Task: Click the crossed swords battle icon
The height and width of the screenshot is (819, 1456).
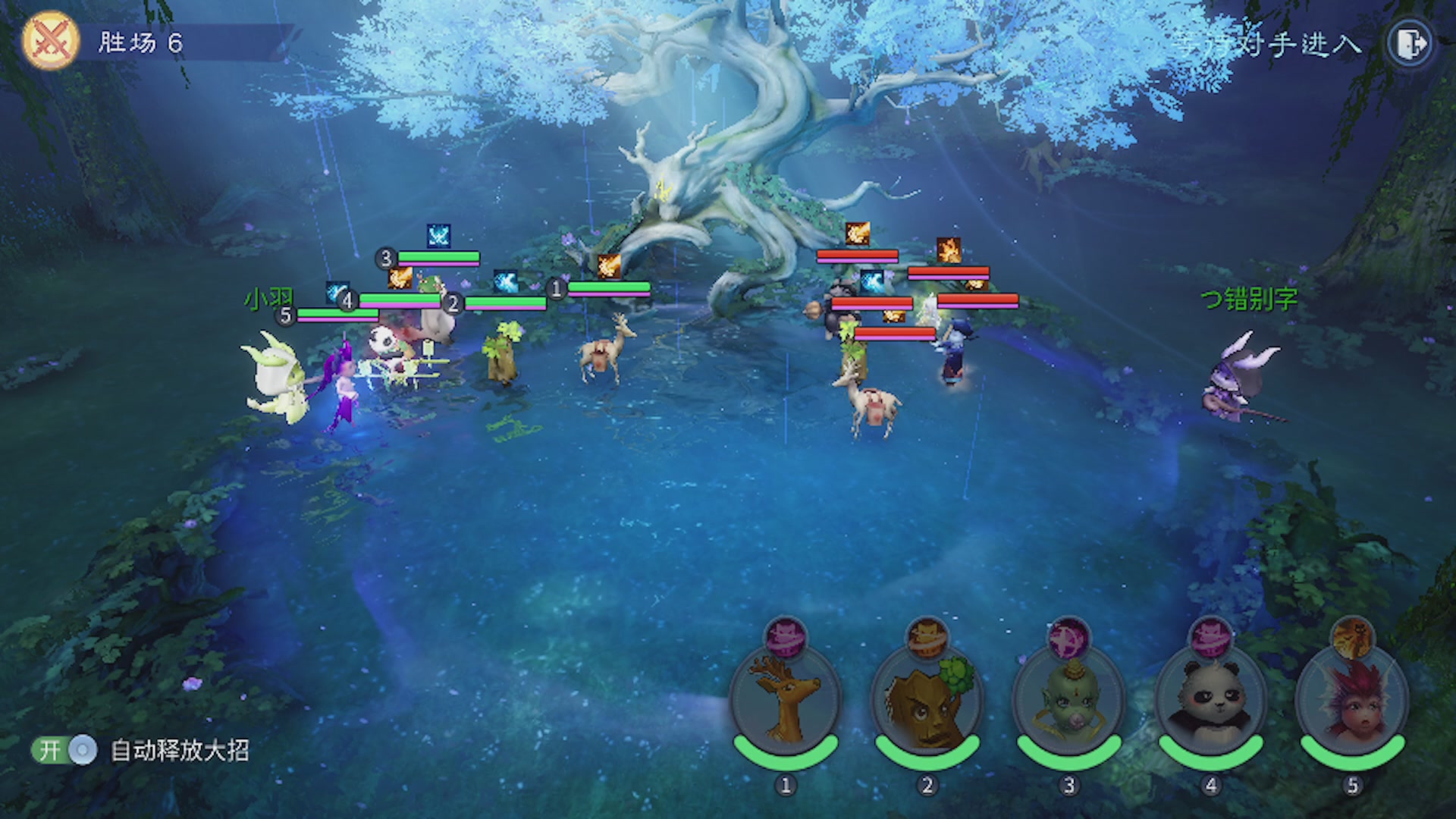Action: click(50, 41)
